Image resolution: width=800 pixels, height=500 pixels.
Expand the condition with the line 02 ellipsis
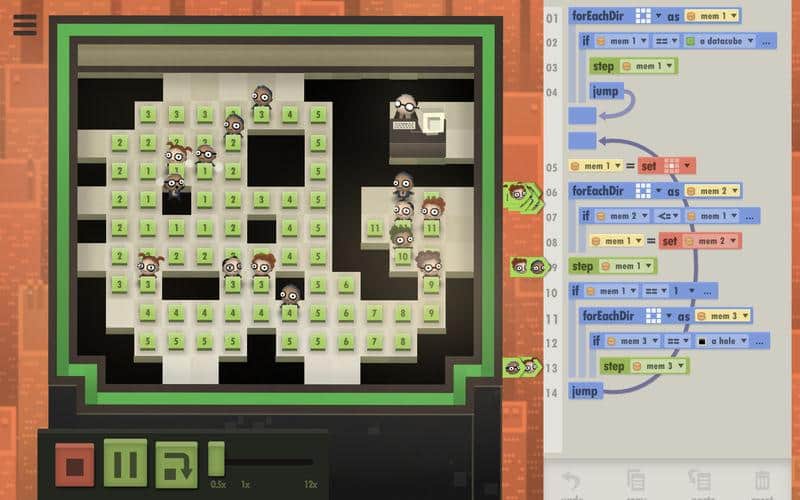[767, 41]
